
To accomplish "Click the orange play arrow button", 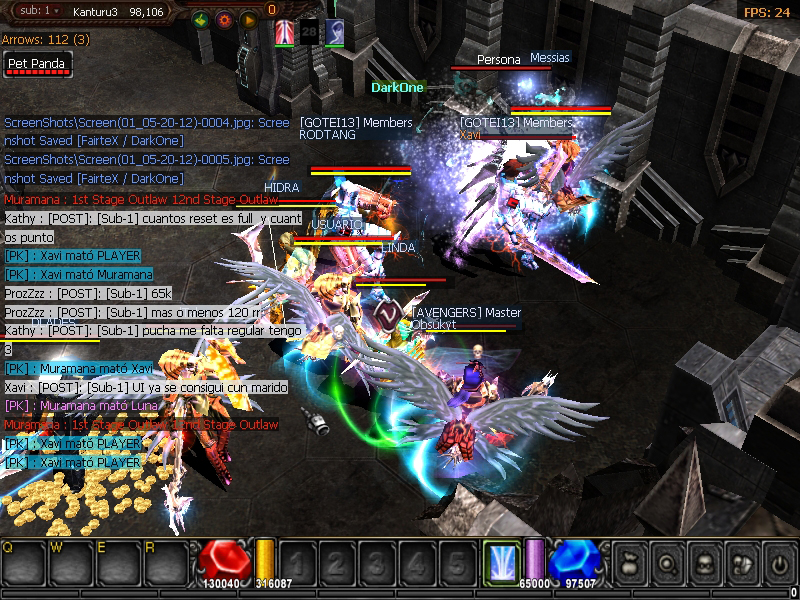I will (247, 19).
